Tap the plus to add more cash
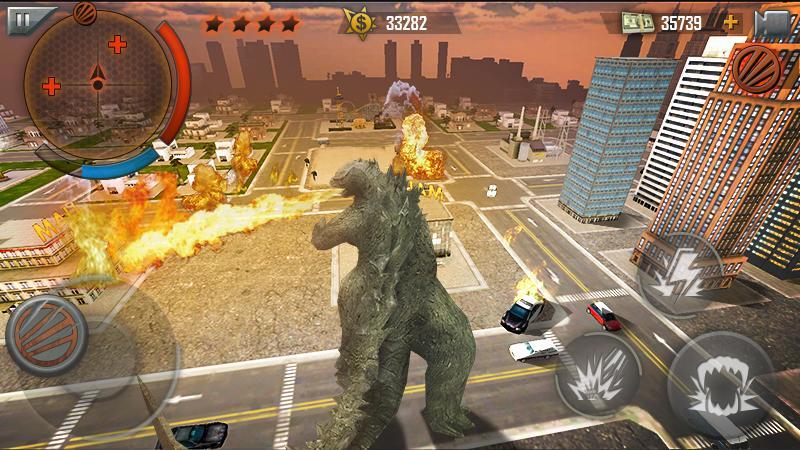This screenshot has width=800, height=450. [730, 21]
